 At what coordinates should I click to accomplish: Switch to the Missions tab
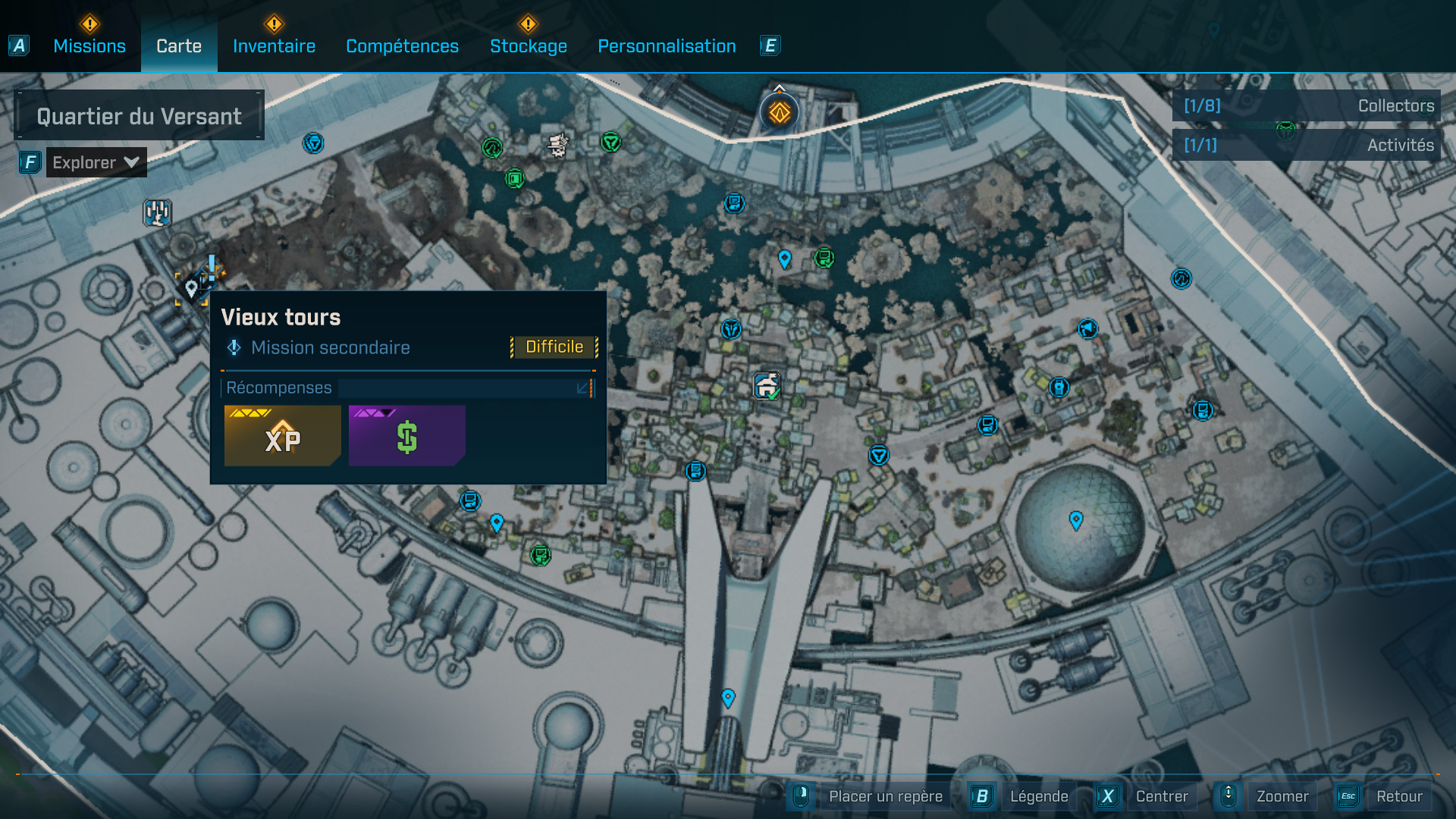[x=89, y=46]
